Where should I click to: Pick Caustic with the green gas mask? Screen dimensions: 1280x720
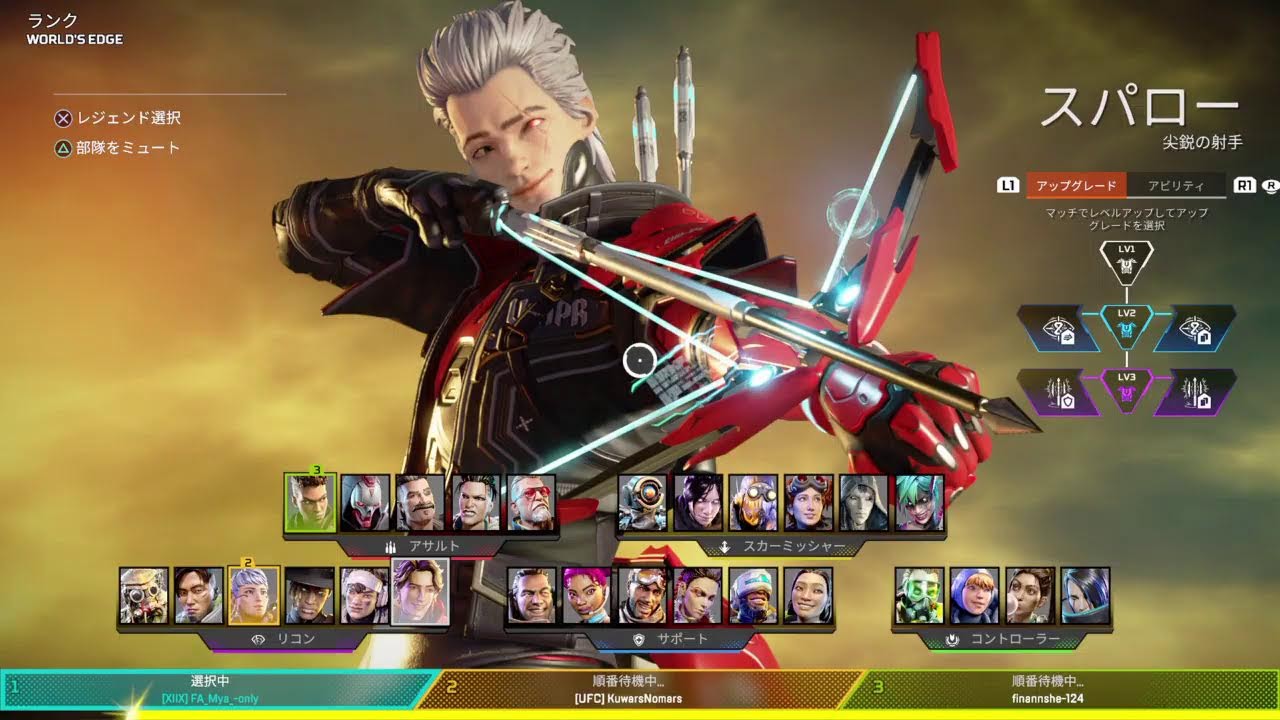[x=919, y=596]
